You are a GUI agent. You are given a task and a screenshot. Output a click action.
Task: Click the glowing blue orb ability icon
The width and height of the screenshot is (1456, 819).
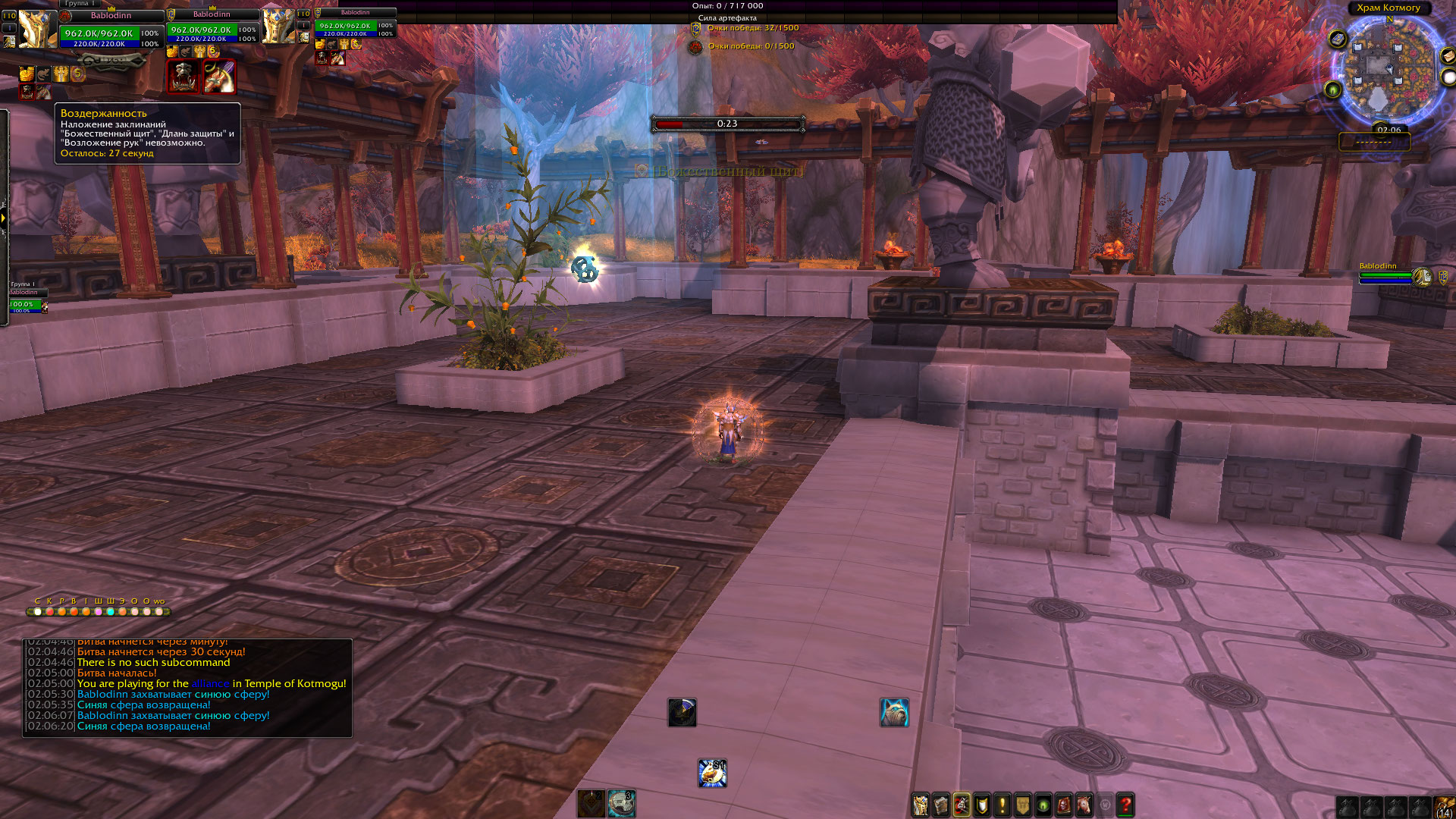point(712,773)
